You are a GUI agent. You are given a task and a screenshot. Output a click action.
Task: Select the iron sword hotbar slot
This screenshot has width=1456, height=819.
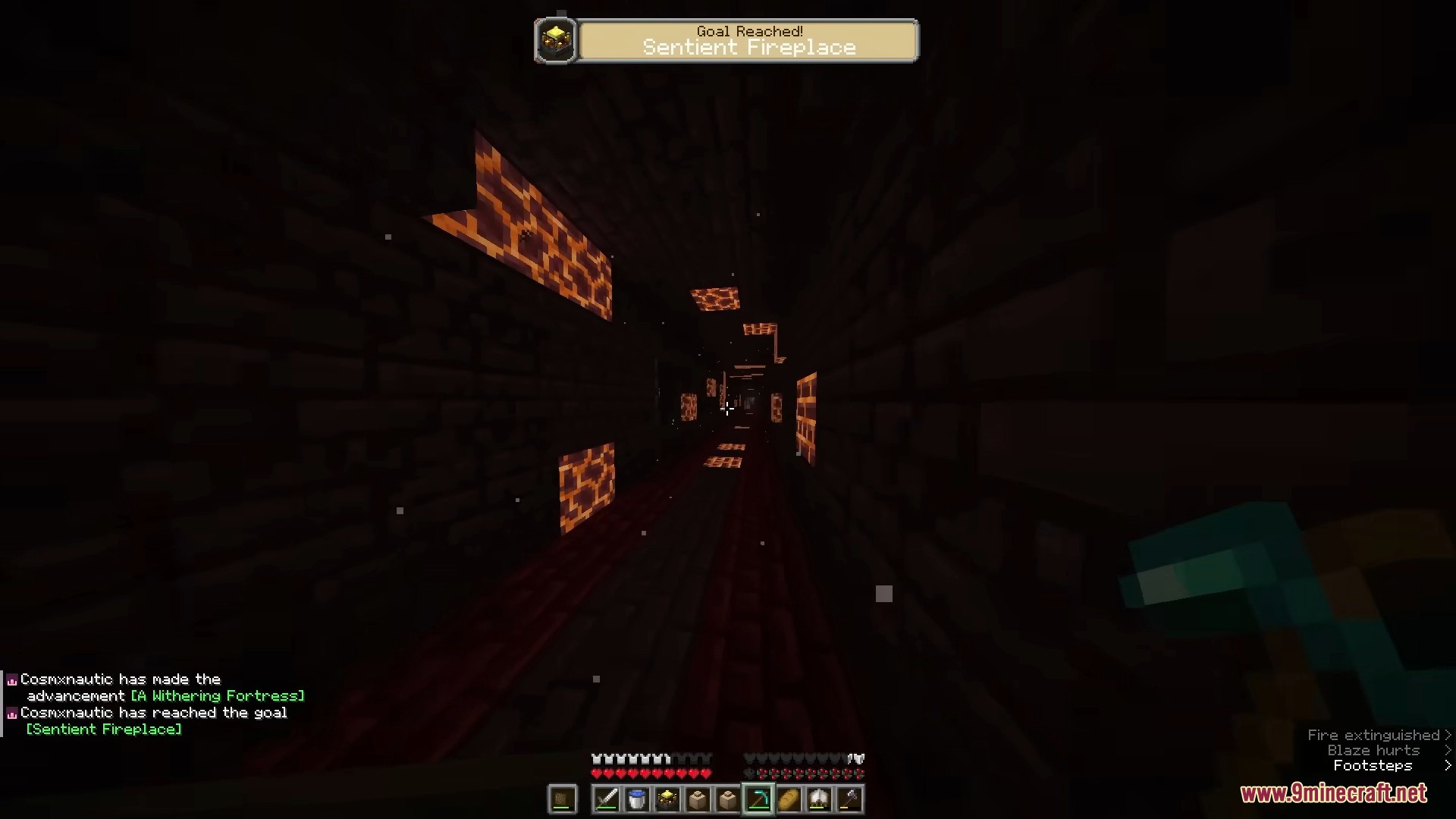[x=607, y=799]
